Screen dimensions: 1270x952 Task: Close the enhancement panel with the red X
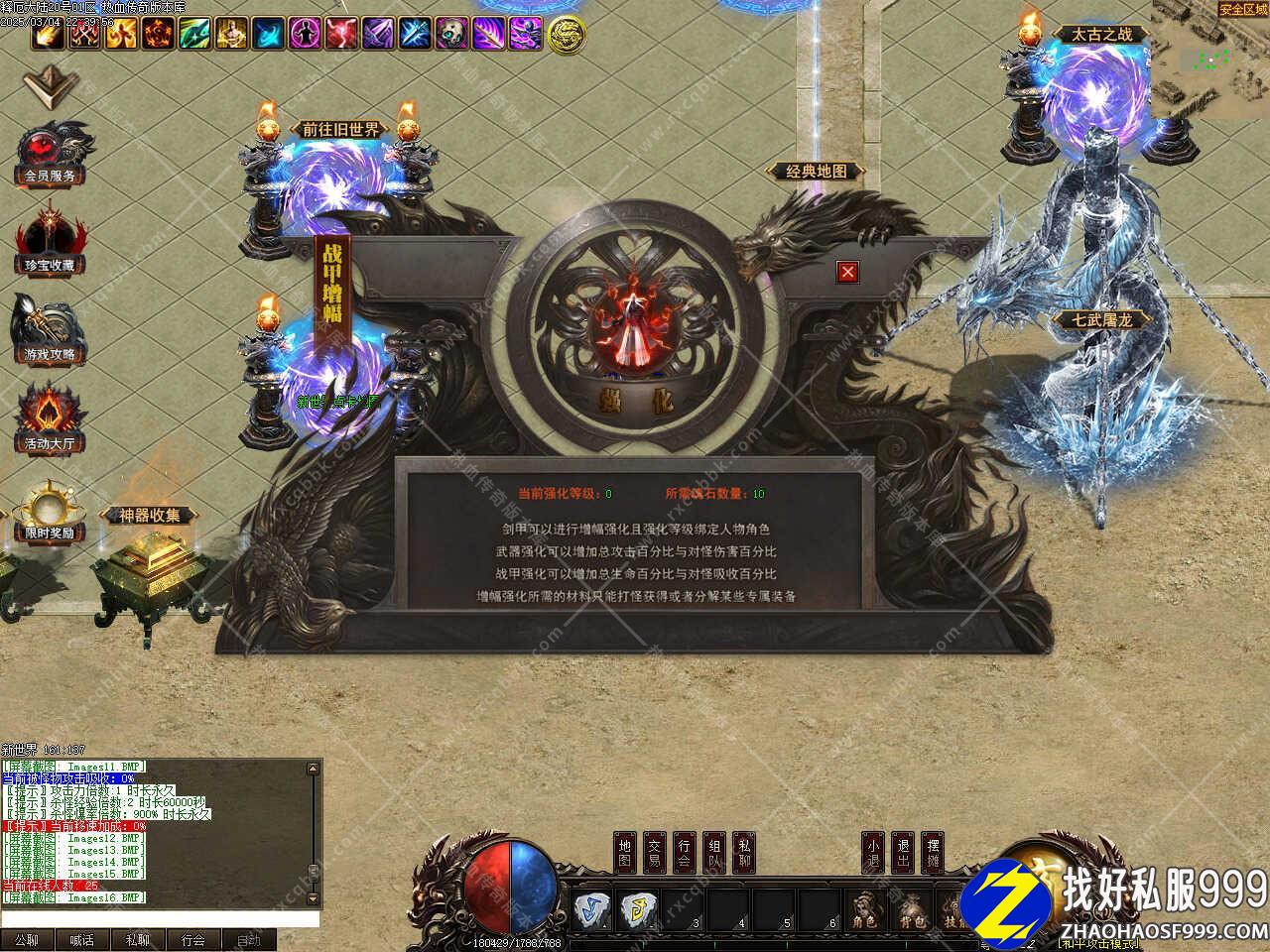coord(846,271)
